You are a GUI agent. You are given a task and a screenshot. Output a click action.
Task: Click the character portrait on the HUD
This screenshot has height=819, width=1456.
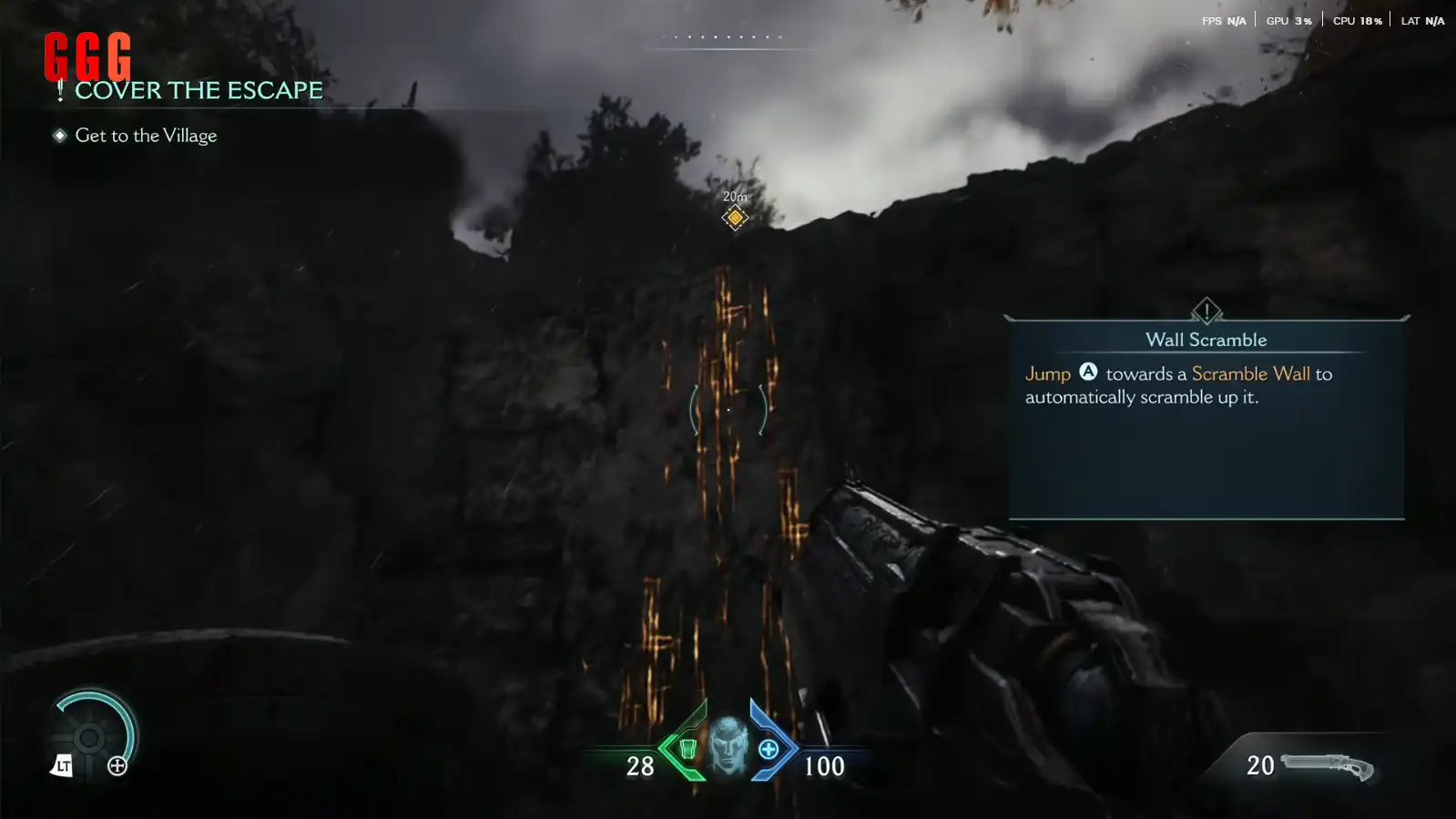click(x=728, y=746)
